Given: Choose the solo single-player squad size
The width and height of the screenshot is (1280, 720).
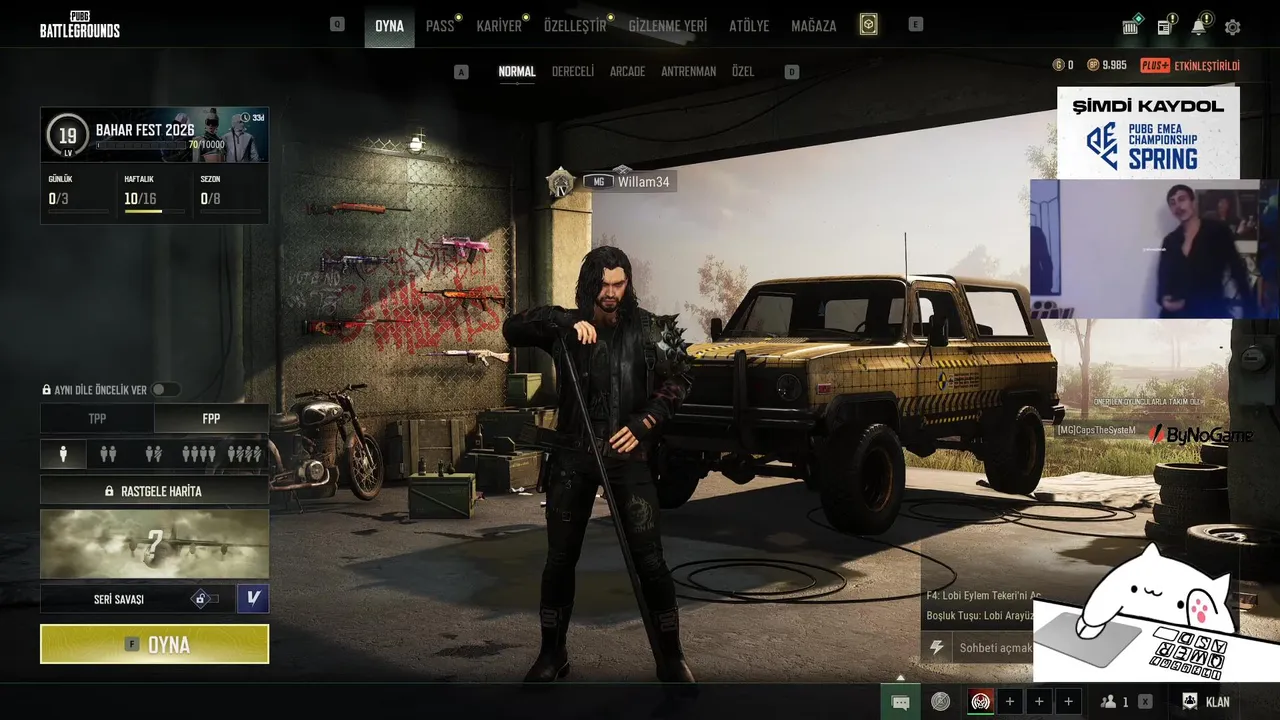Looking at the screenshot, I should (x=64, y=454).
